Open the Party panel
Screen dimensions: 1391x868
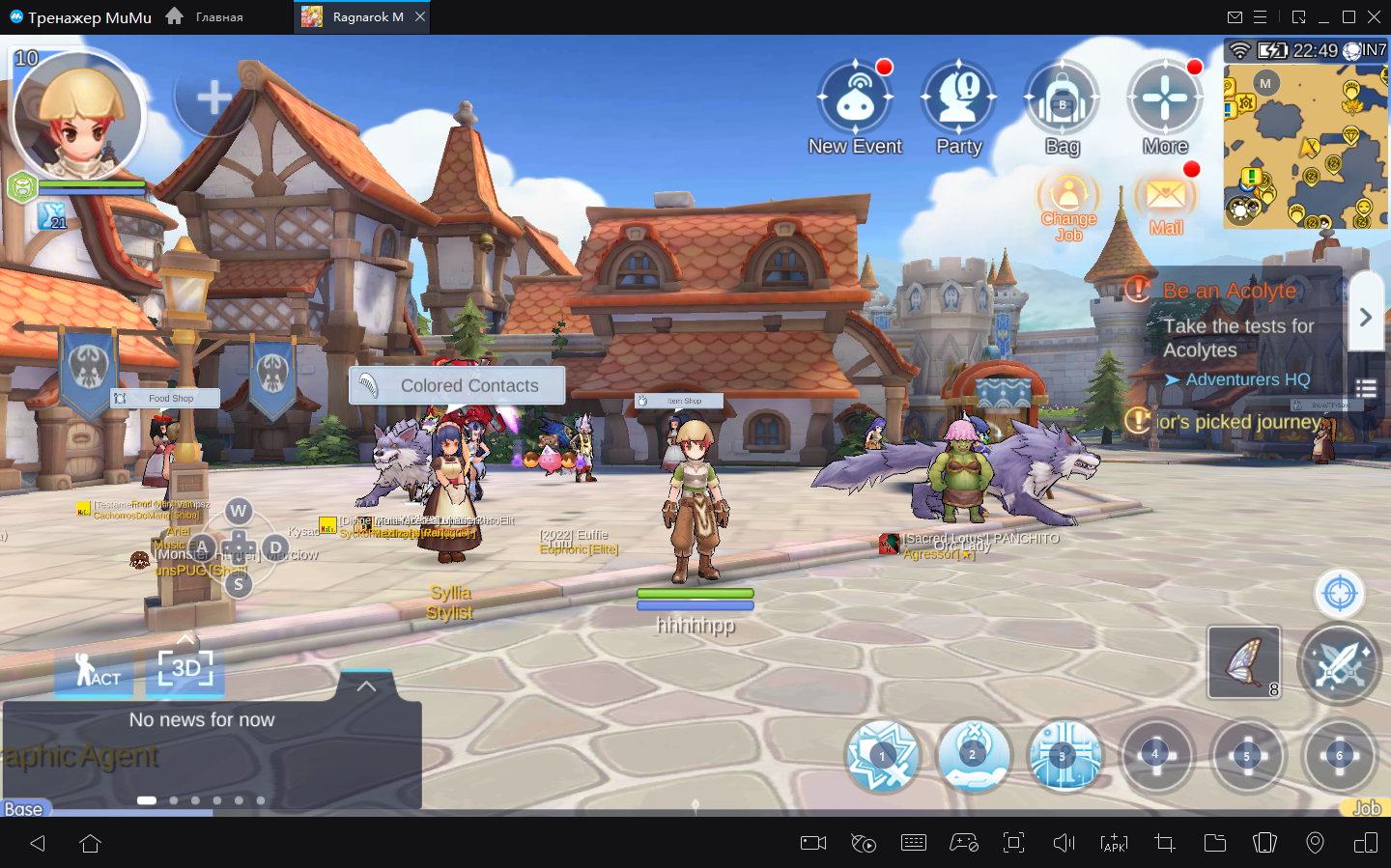958,99
